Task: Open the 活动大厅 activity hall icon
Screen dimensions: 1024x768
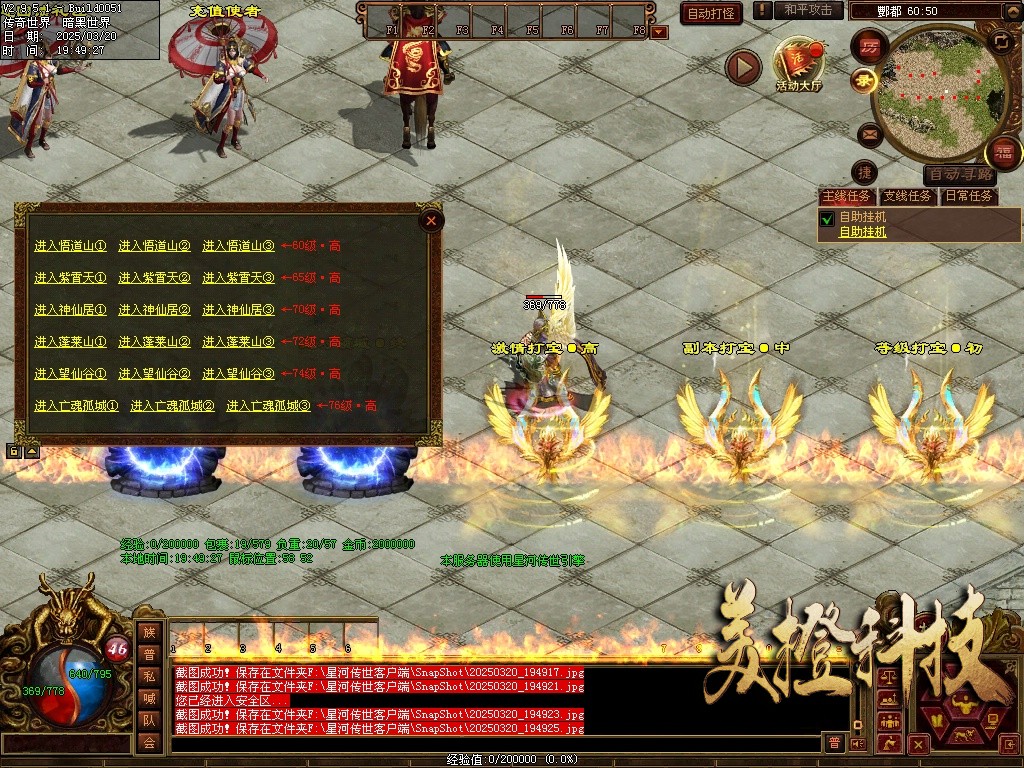Action: click(x=798, y=63)
